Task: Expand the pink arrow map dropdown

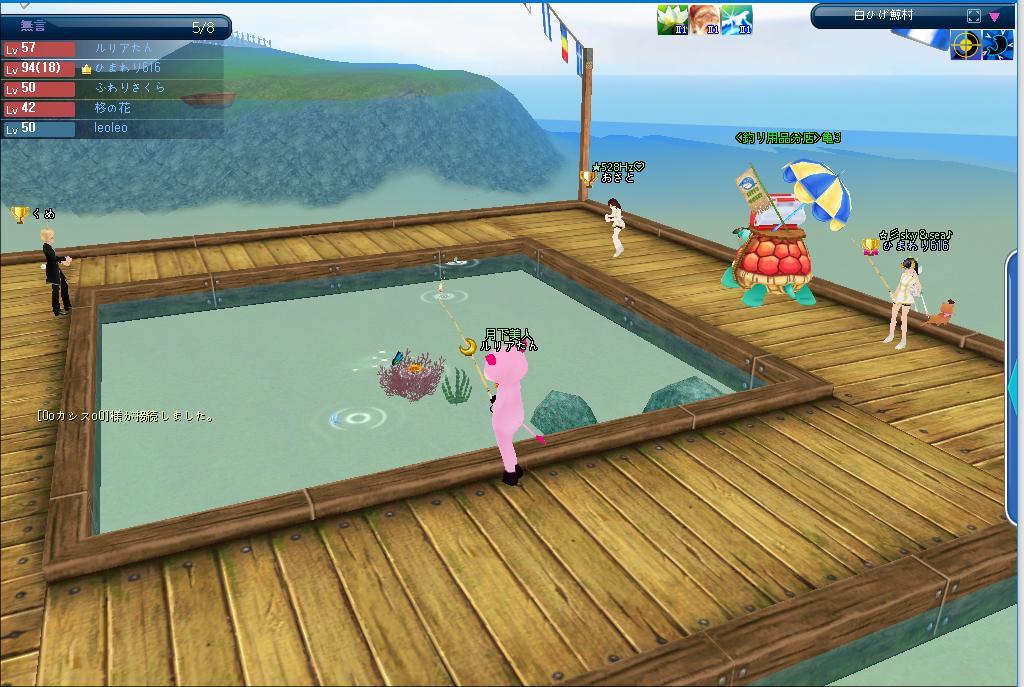Action: pos(994,16)
